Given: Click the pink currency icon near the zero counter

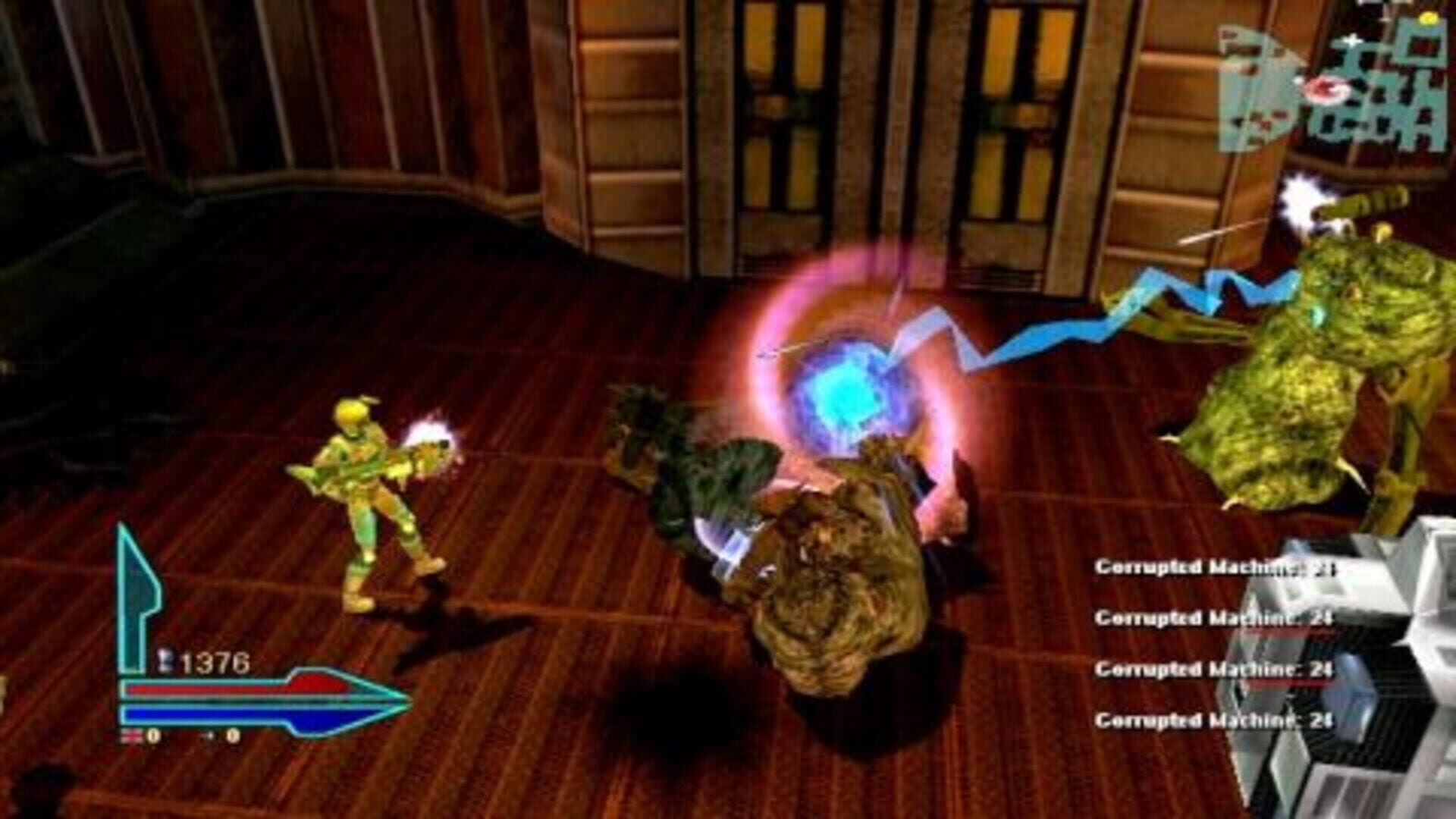Looking at the screenshot, I should [x=133, y=735].
